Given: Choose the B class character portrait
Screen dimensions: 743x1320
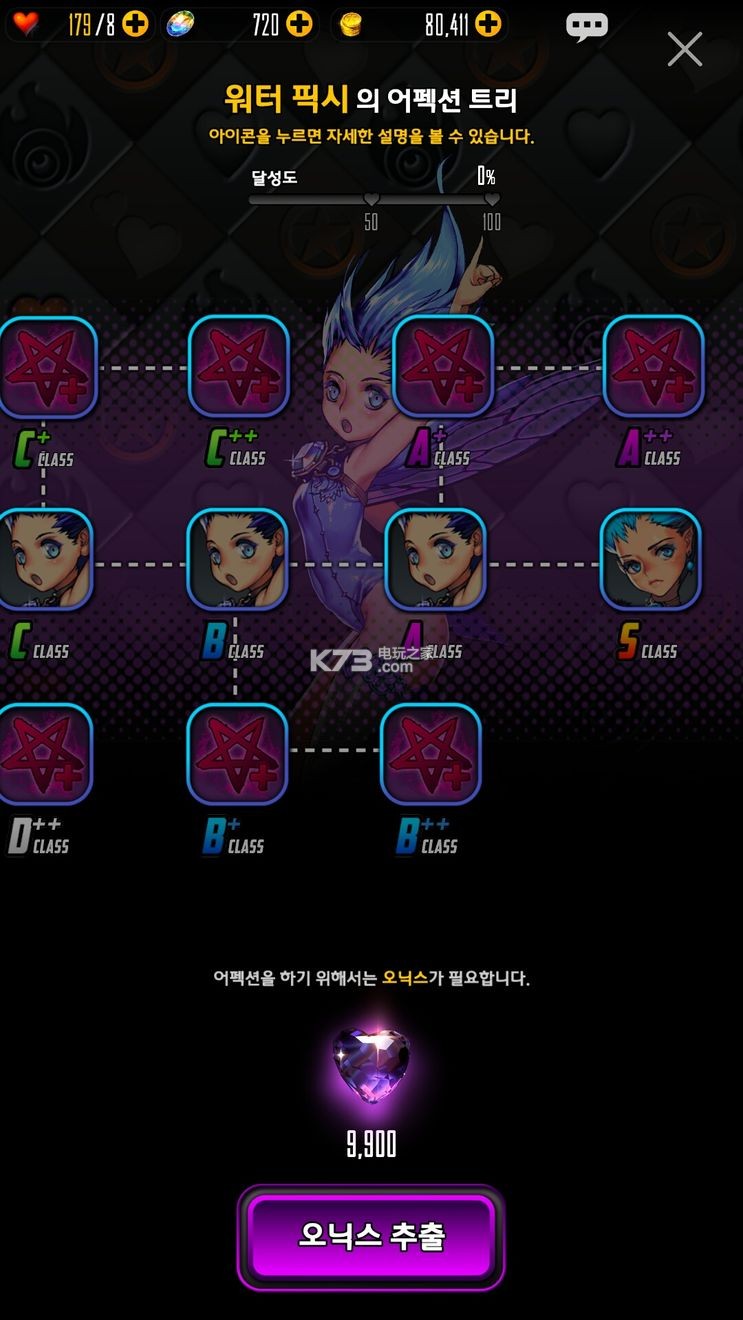Looking at the screenshot, I should click(237, 560).
